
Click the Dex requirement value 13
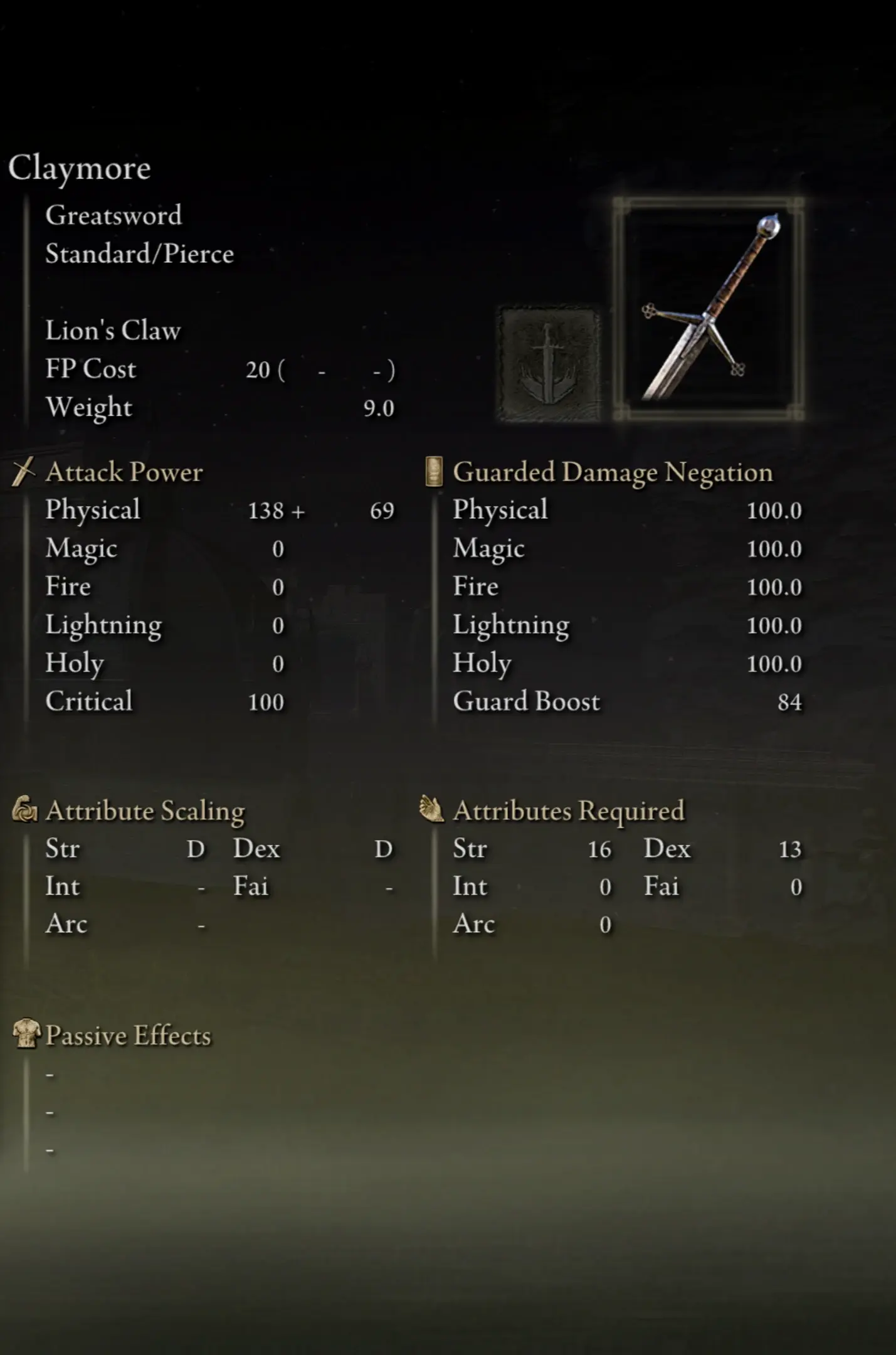[x=792, y=848]
